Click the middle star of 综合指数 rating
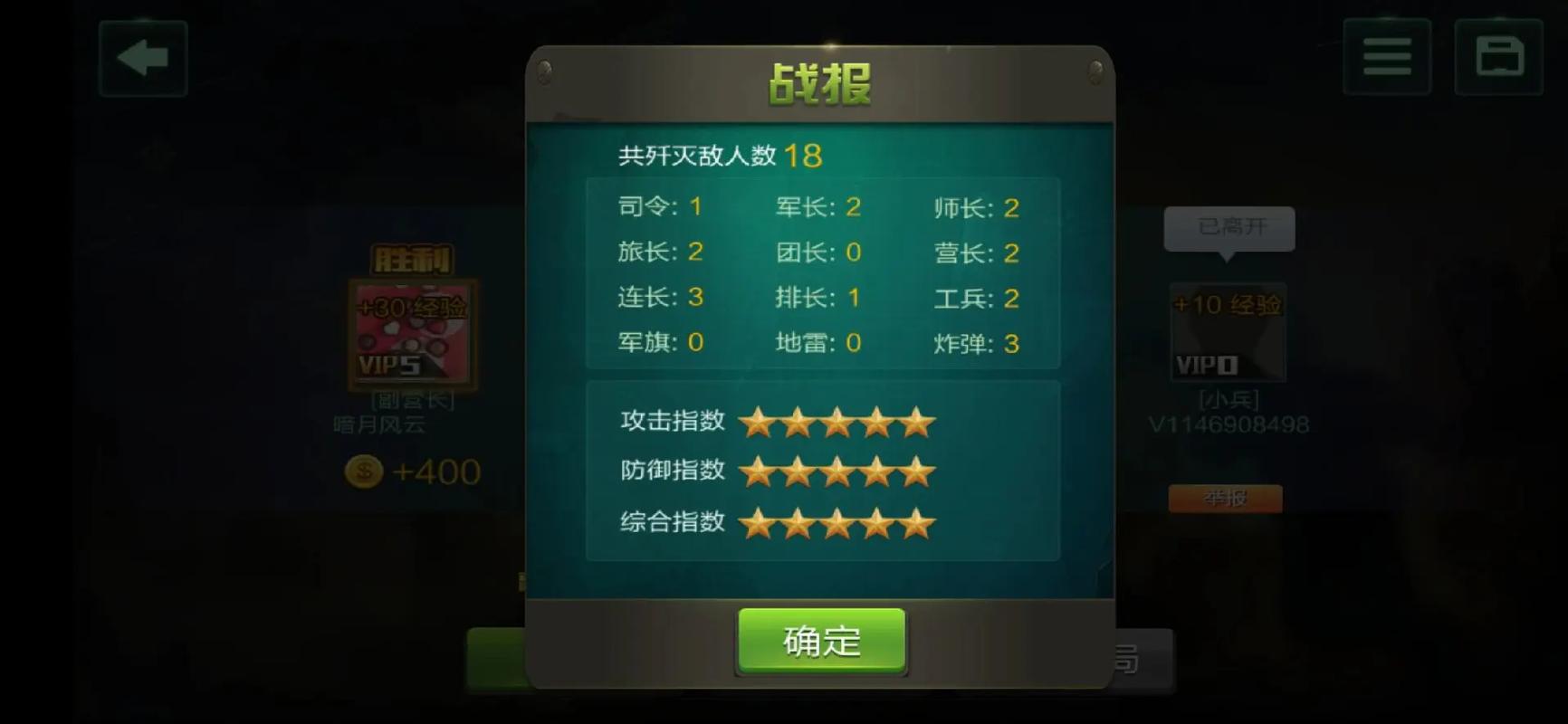 (838, 522)
